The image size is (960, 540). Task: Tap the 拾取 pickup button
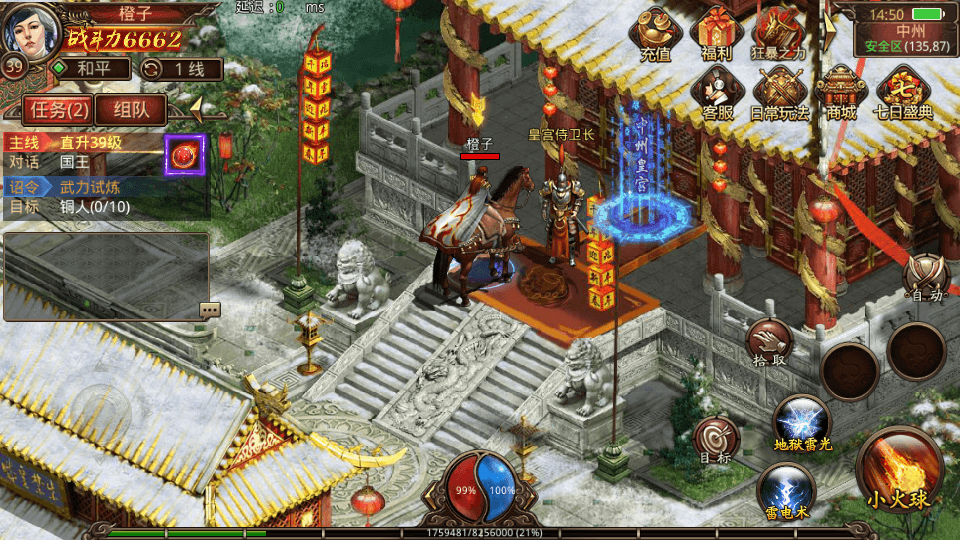[769, 345]
